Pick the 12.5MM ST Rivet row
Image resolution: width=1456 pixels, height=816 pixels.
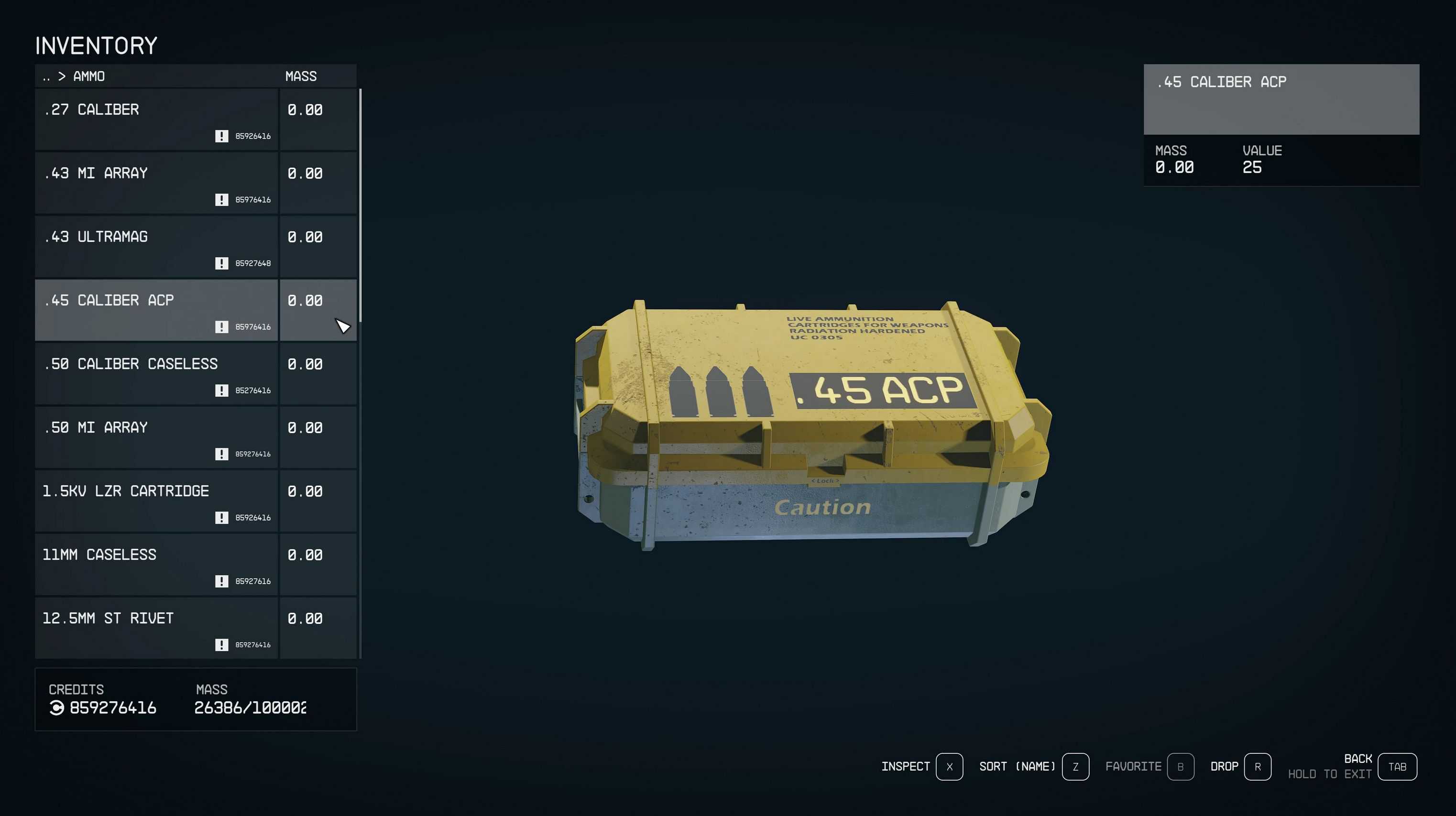[156, 627]
